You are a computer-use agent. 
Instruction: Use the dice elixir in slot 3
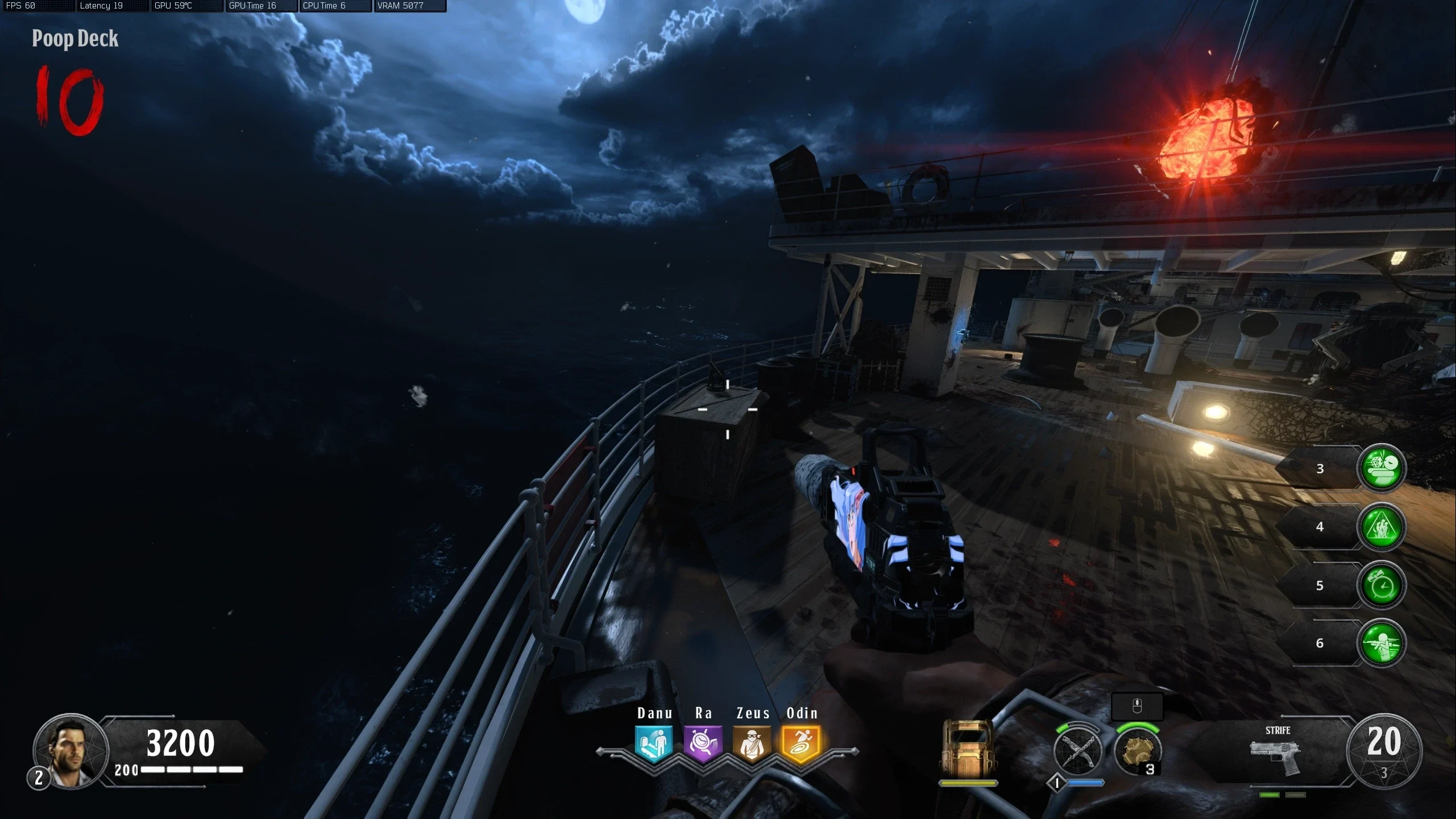pyautogui.click(x=1382, y=468)
